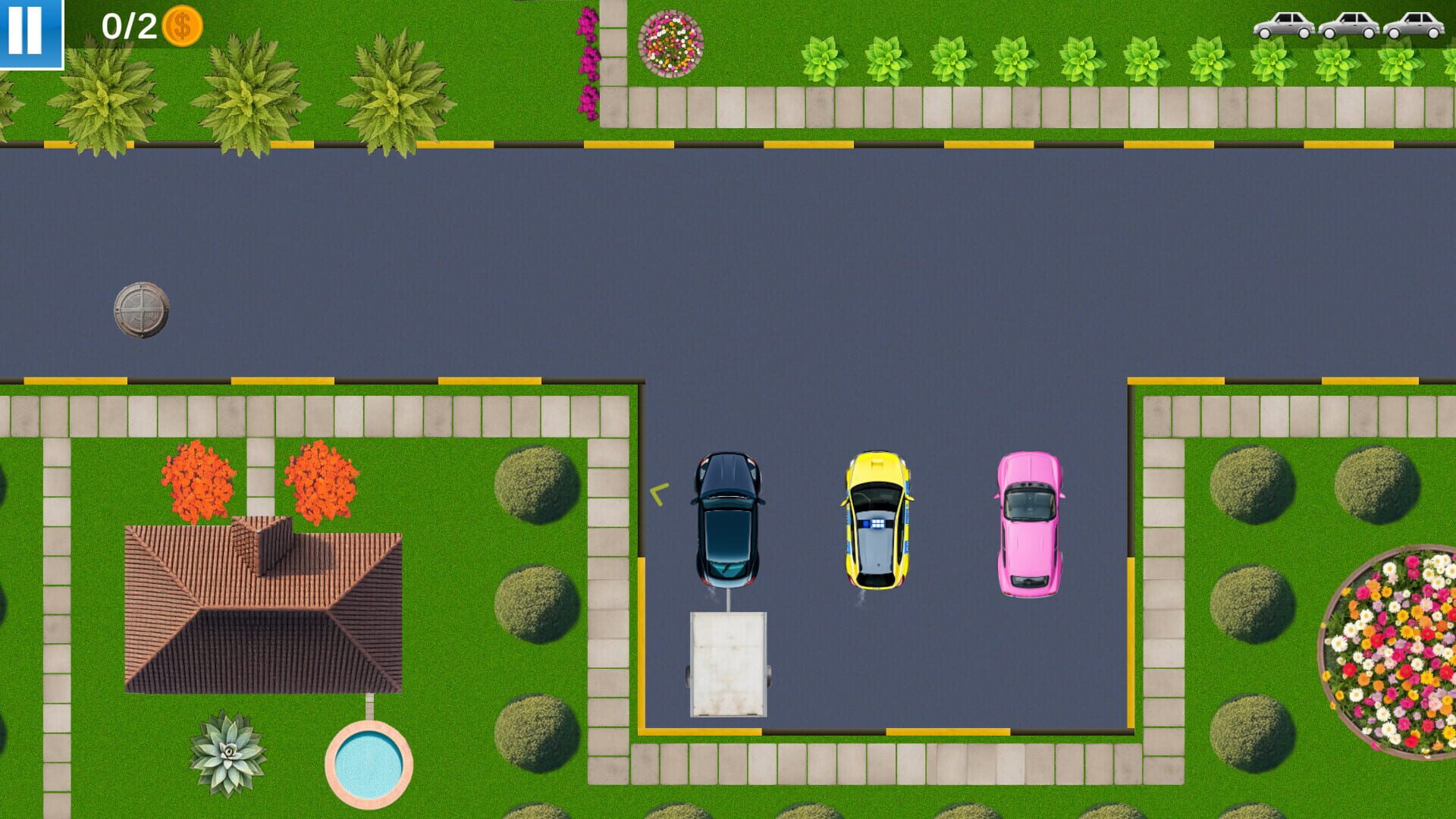
Task: Click the yellow left-pointing arrow indicator
Action: point(657,495)
